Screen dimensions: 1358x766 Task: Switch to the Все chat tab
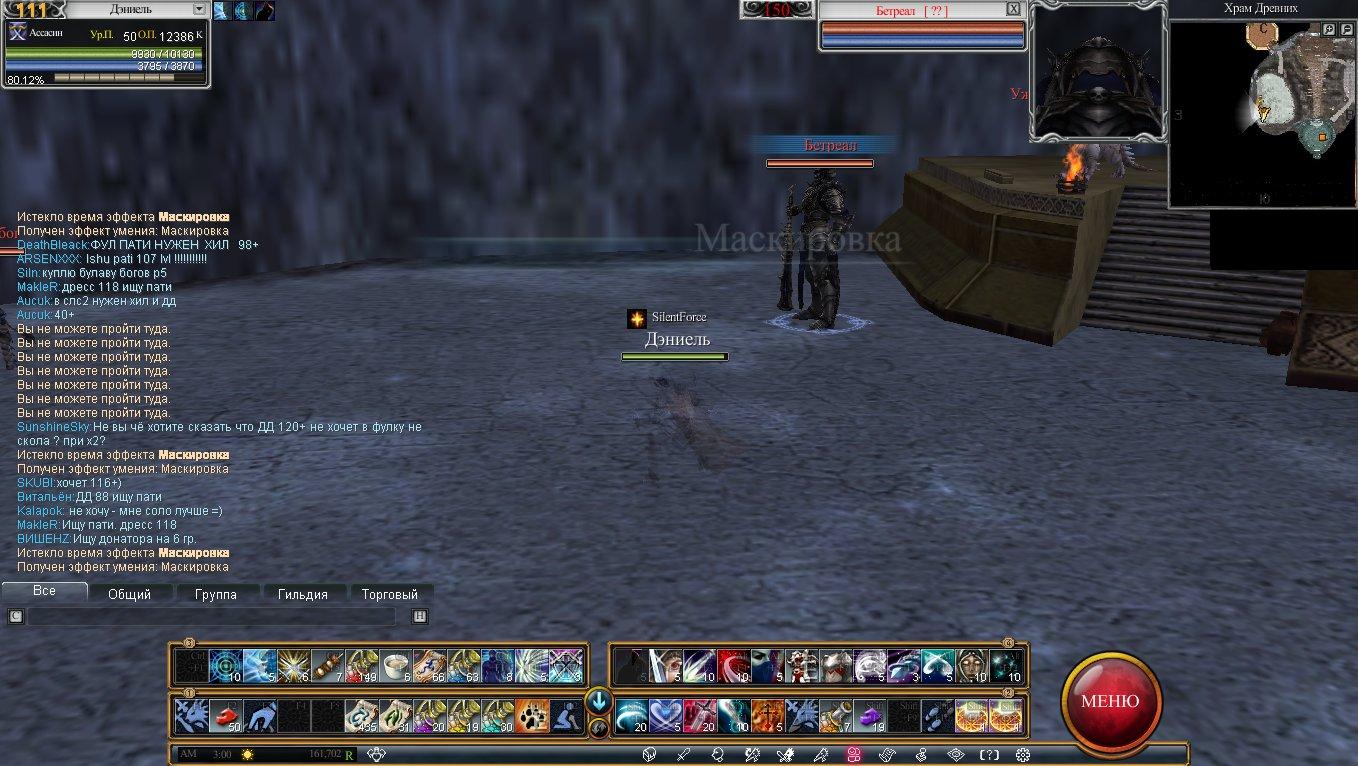coord(44,591)
